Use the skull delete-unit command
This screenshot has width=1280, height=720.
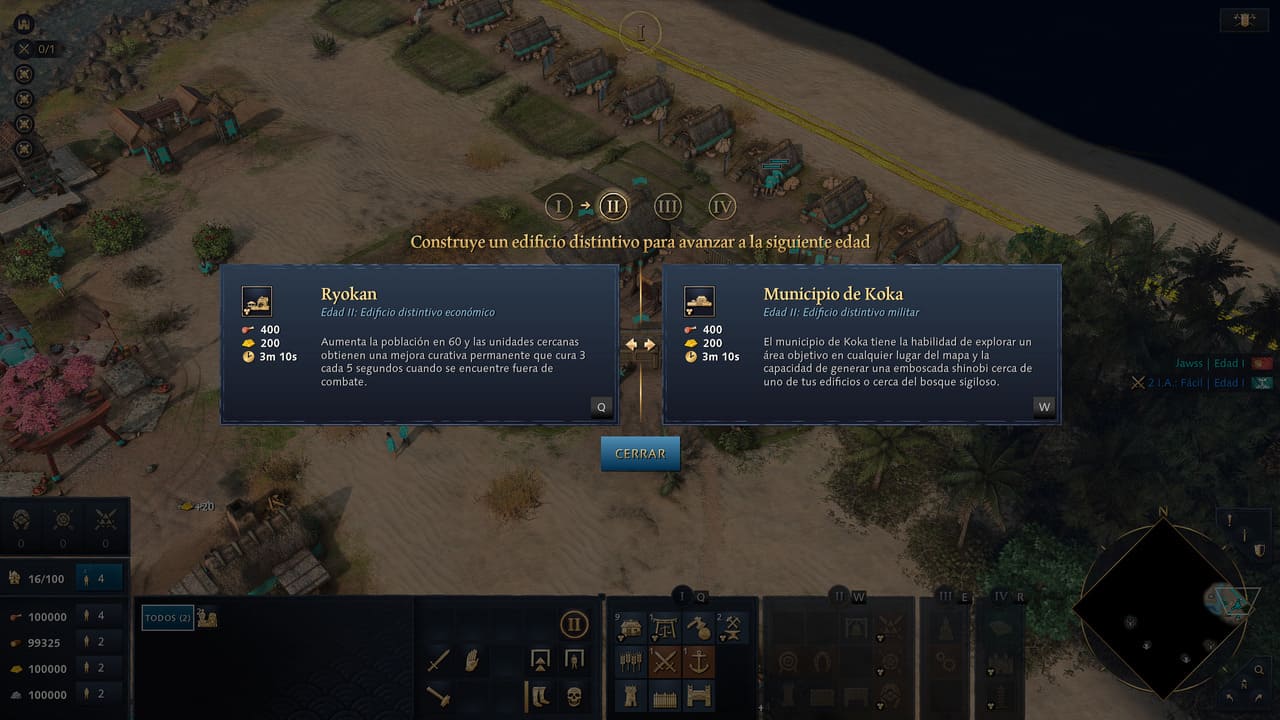[574, 695]
